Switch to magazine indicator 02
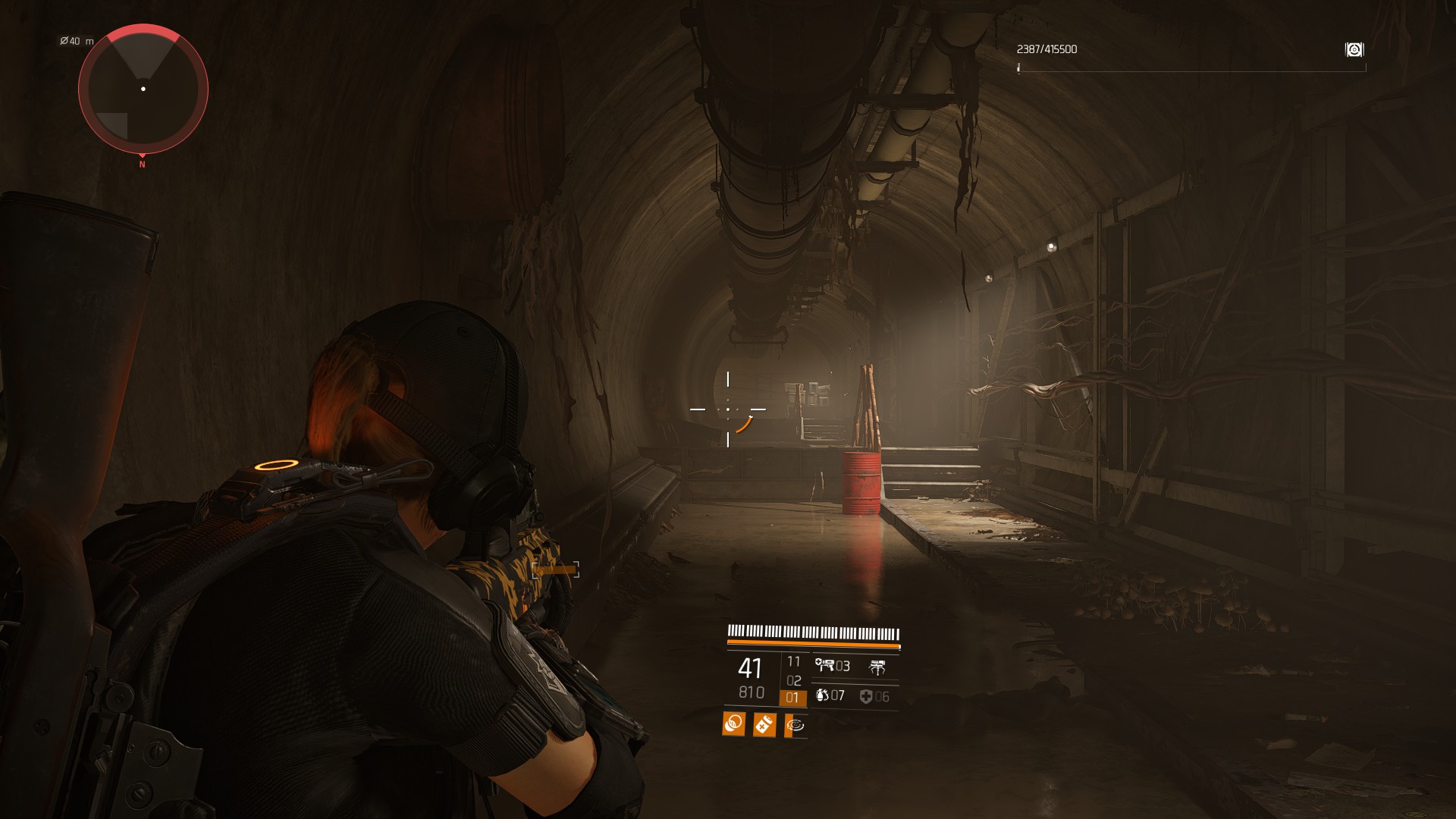The height and width of the screenshot is (819, 1456). (x=793, y=681)
